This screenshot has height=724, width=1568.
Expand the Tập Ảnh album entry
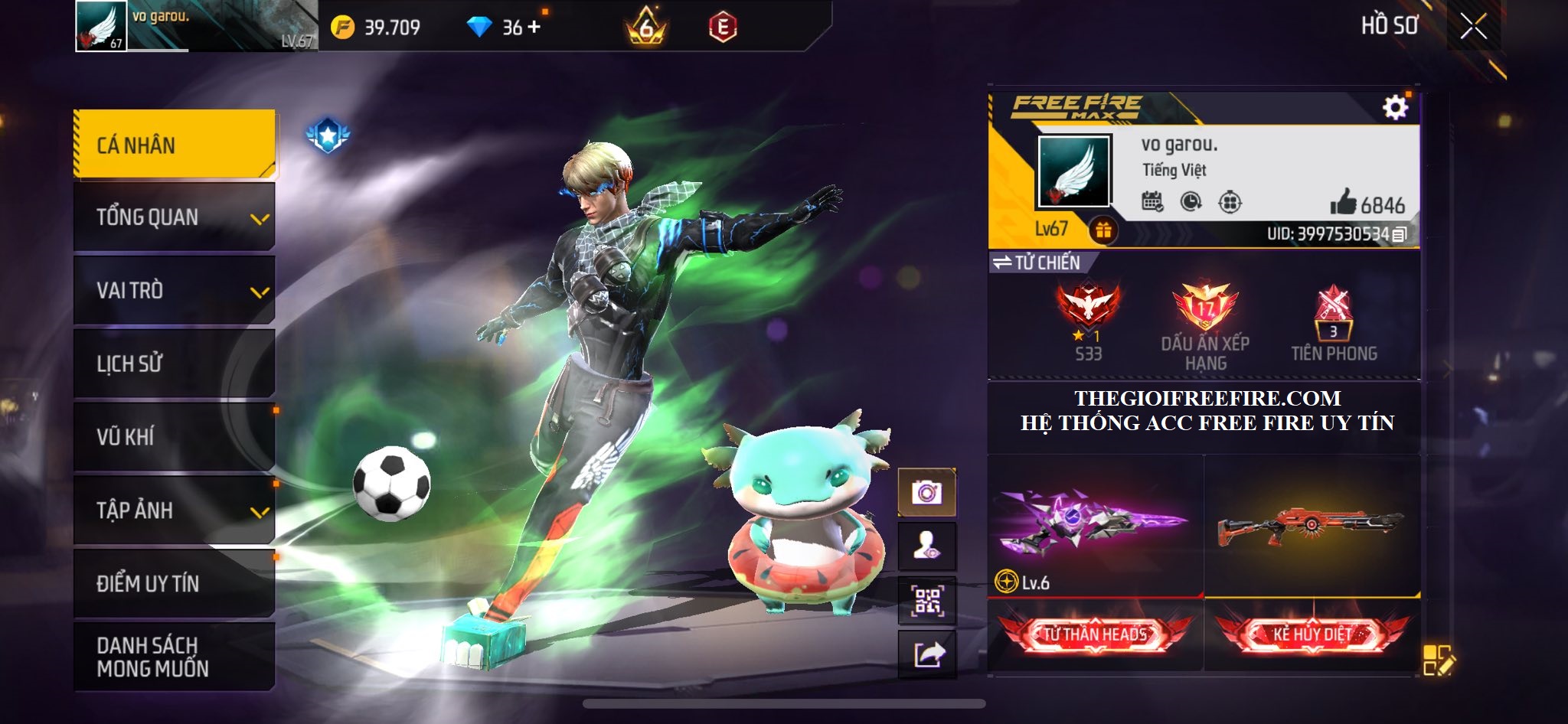point(175,510)
